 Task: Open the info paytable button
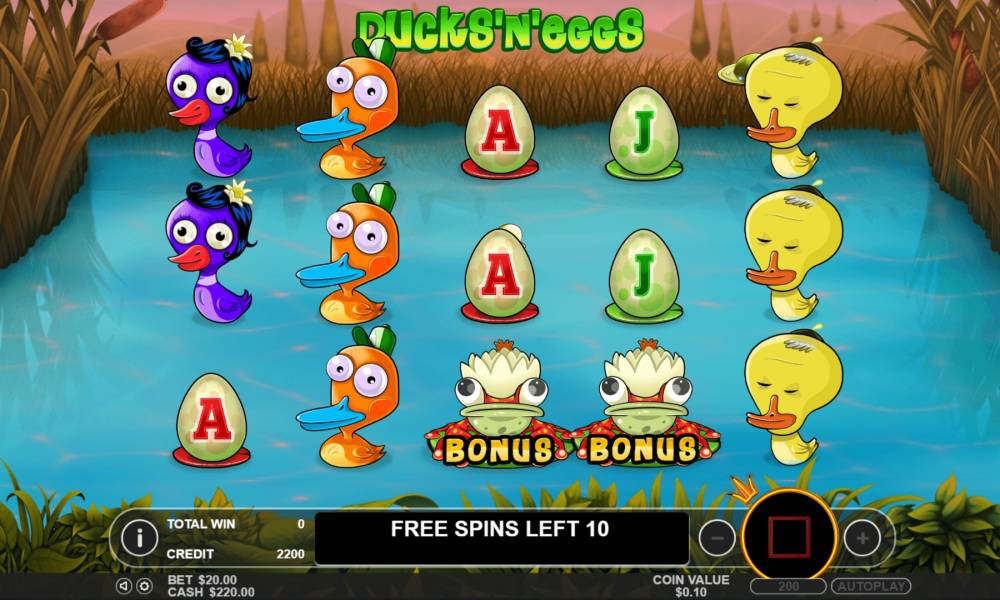(x=139, y=538)
